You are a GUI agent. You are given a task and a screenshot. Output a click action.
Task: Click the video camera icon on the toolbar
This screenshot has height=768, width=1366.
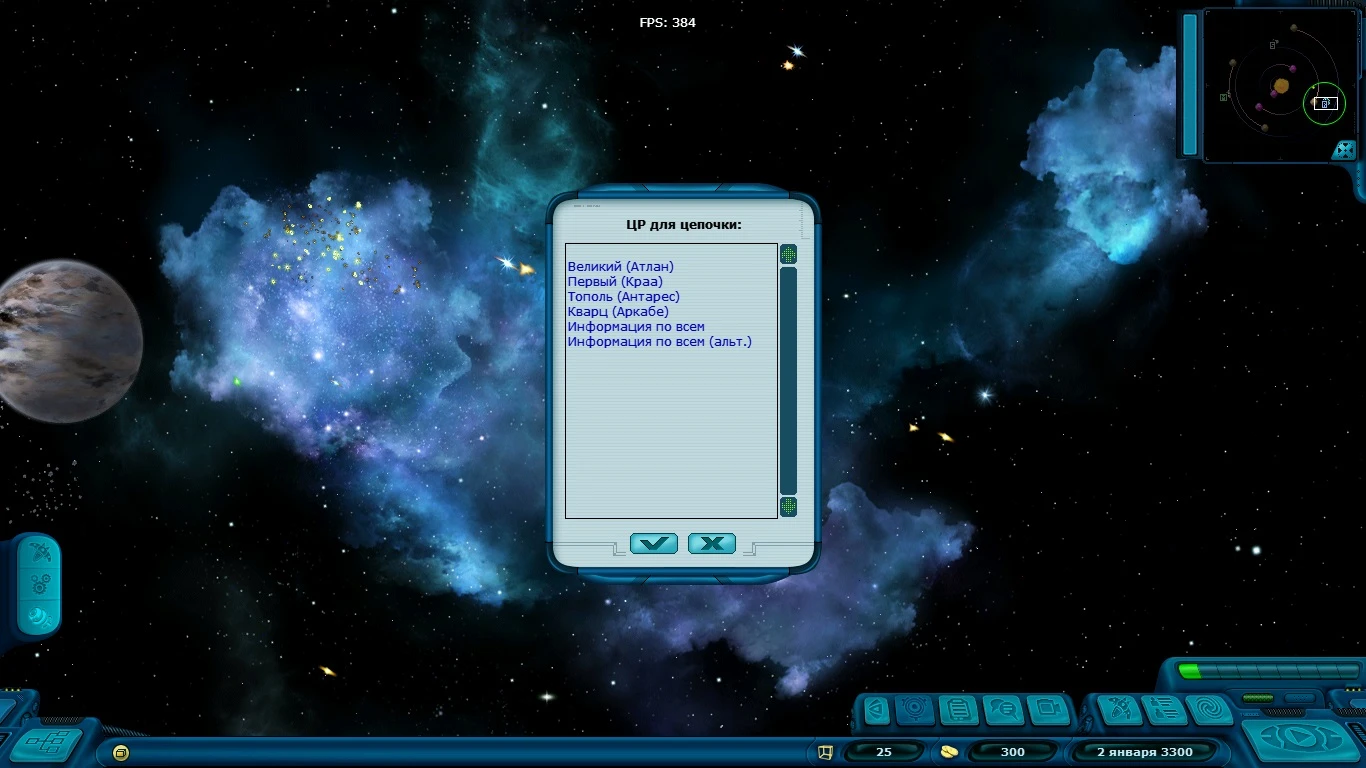coord(1047,710)
